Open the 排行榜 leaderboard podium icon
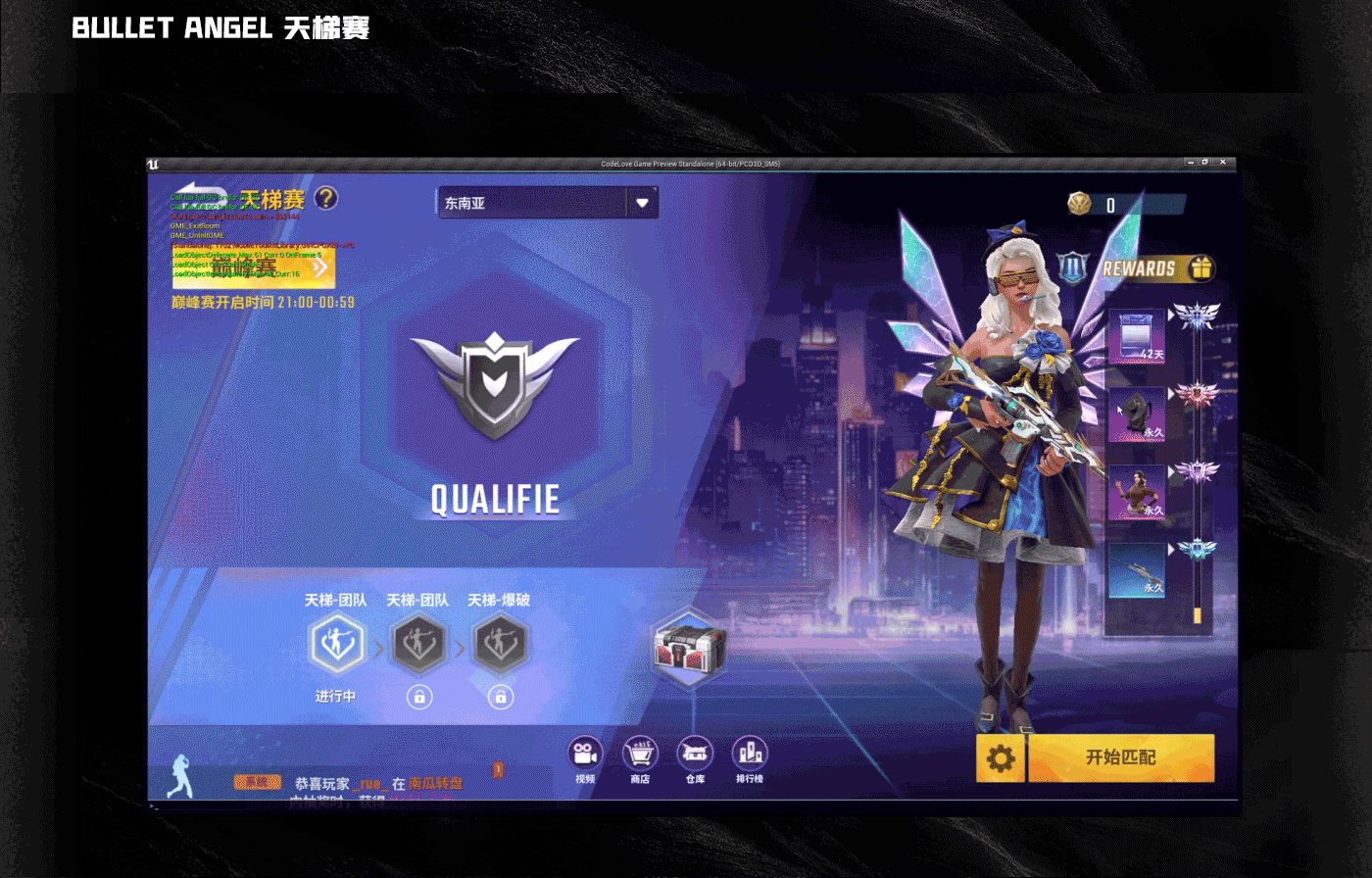1372x878 pixels. click(749, 755)
